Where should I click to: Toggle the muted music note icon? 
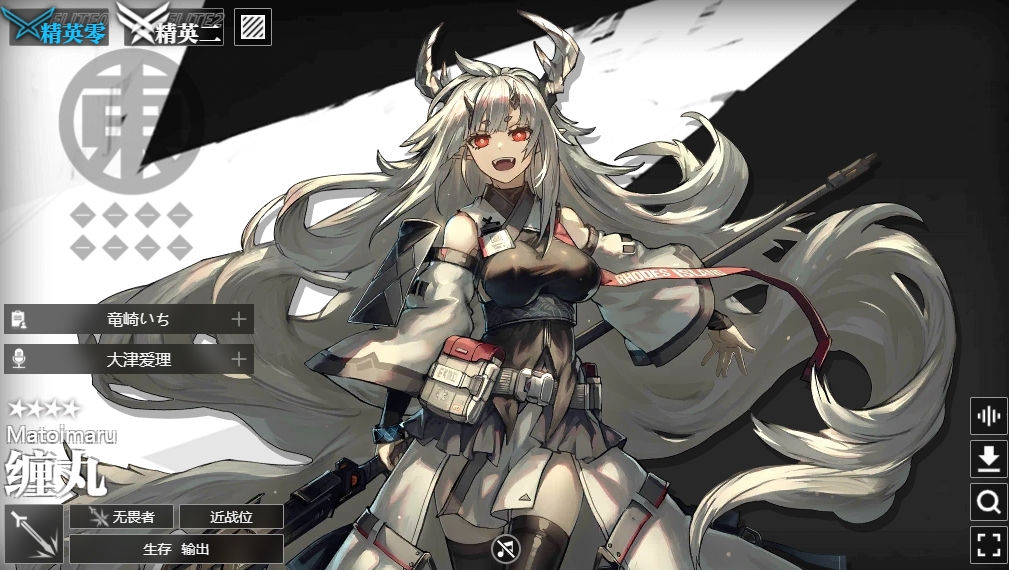pyautogui.click(x=506, y=548)
